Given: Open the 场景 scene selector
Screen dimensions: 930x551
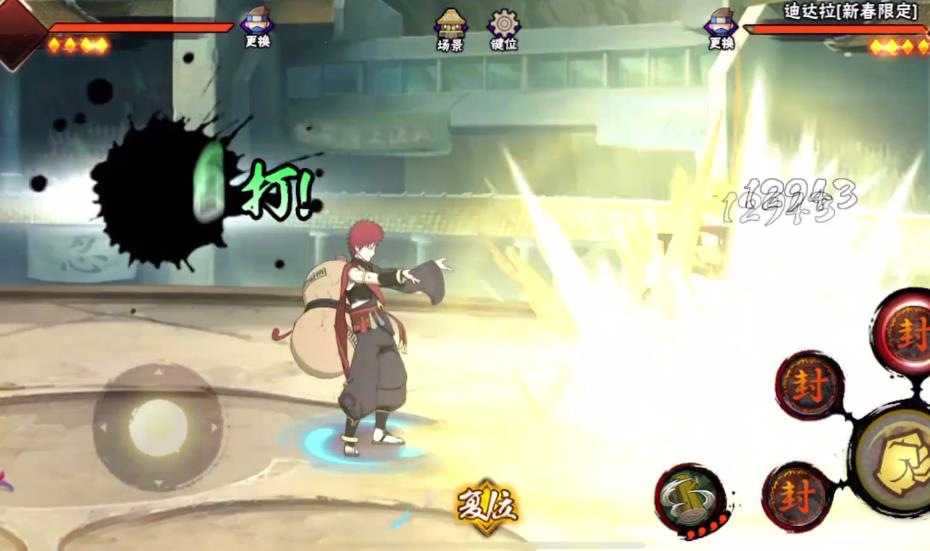Looking at the screenshot, I should pos(450,29).
